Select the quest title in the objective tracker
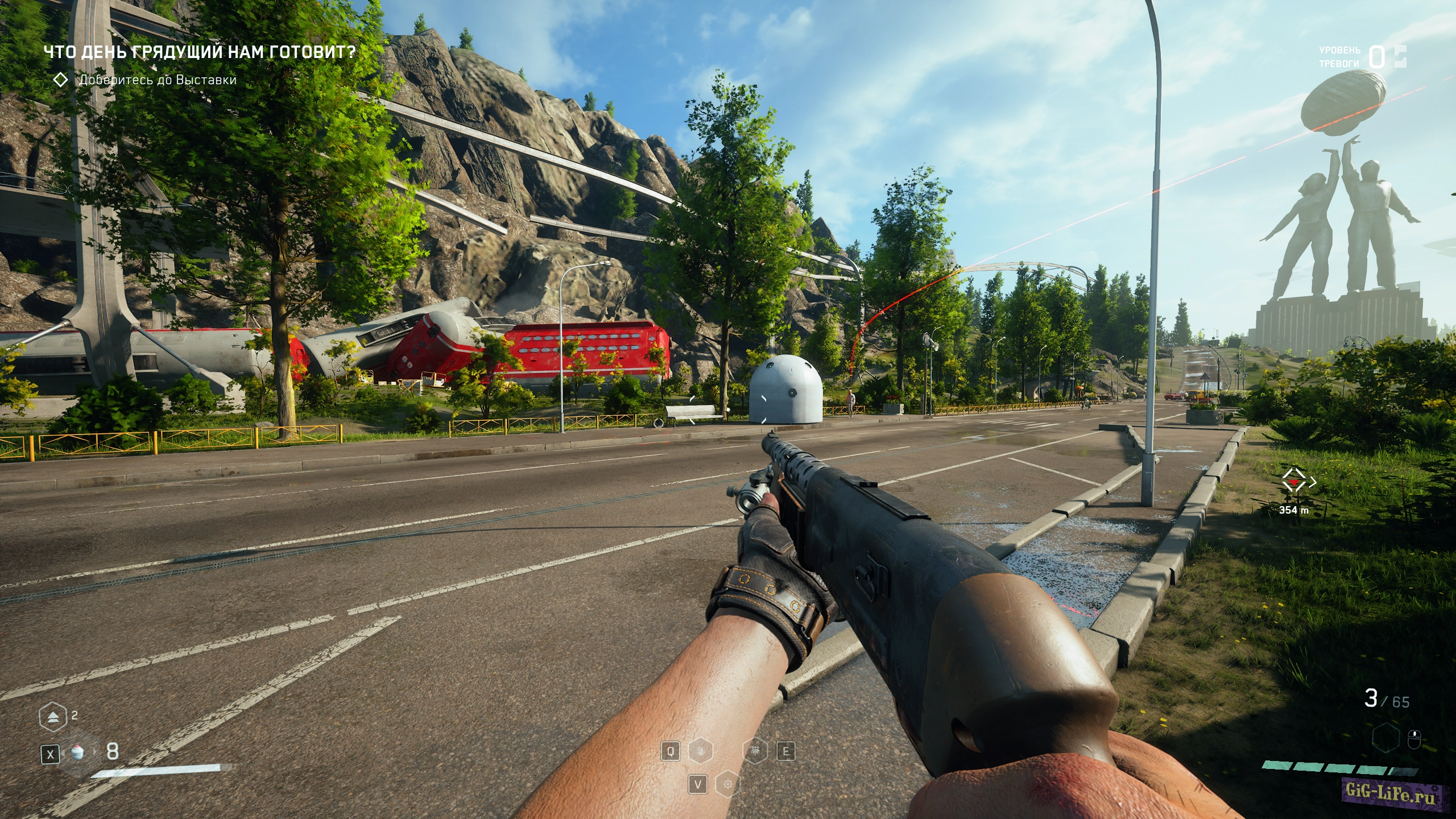 pyautogui.click(x=199, y=52)
